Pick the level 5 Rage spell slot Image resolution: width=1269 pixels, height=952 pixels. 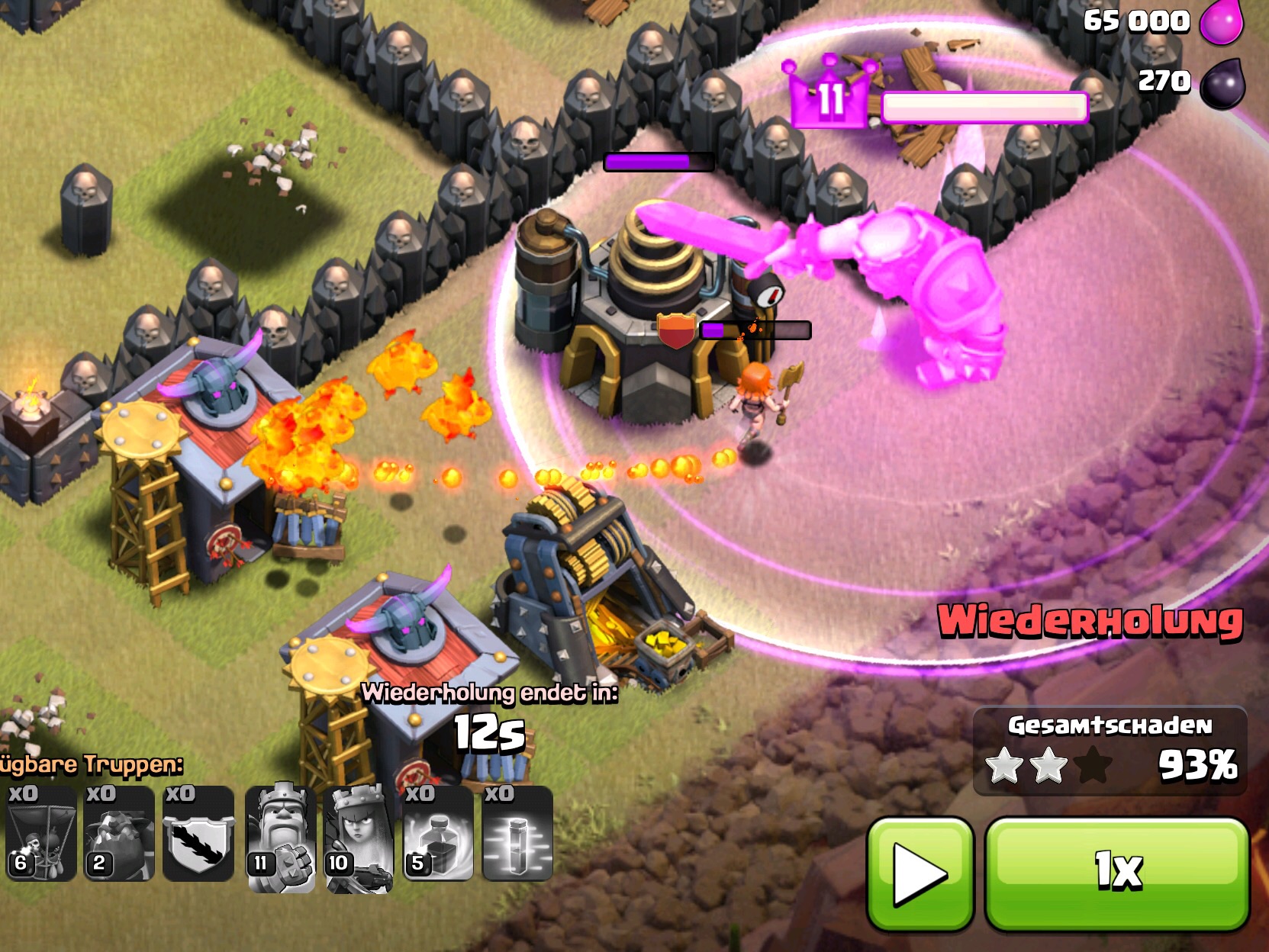pos(438,834)
